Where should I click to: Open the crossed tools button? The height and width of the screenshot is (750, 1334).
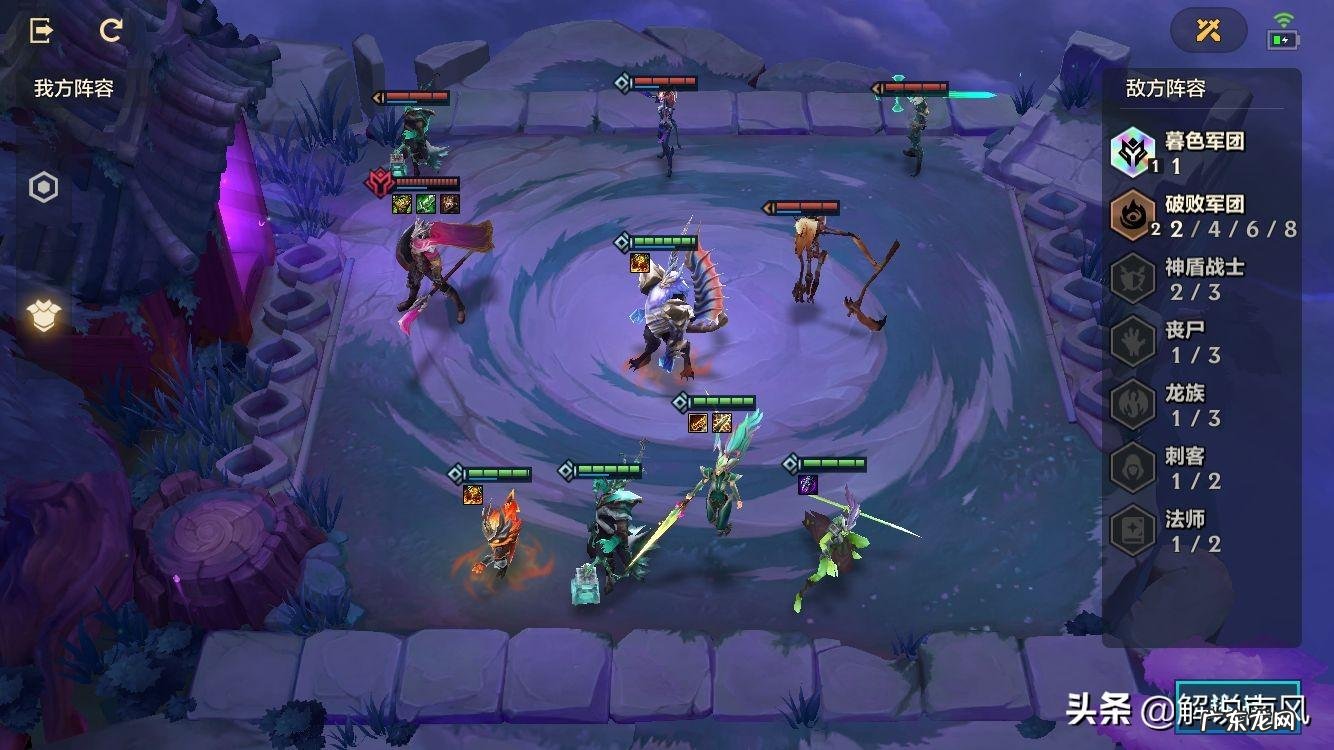coord(1208,30)
